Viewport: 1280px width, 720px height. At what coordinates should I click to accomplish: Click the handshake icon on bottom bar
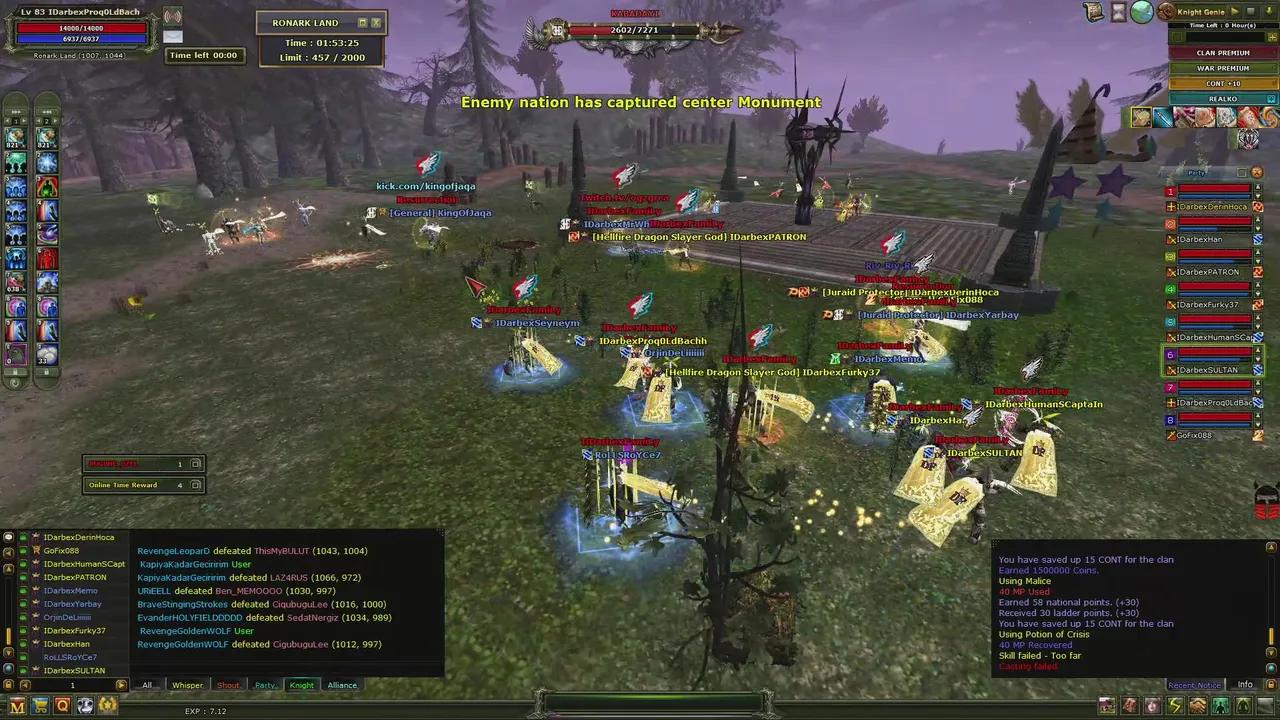(1197, 706)
